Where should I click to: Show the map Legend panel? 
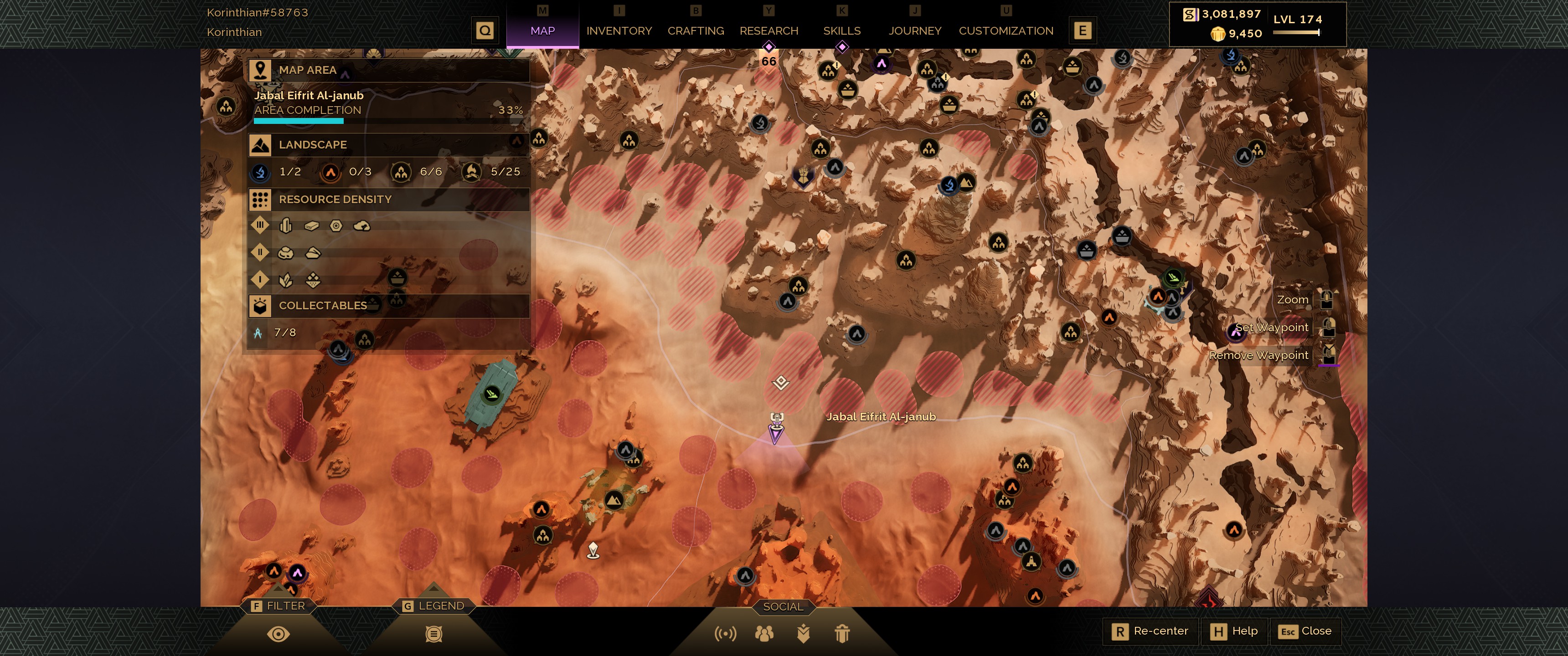pos(433,605)
